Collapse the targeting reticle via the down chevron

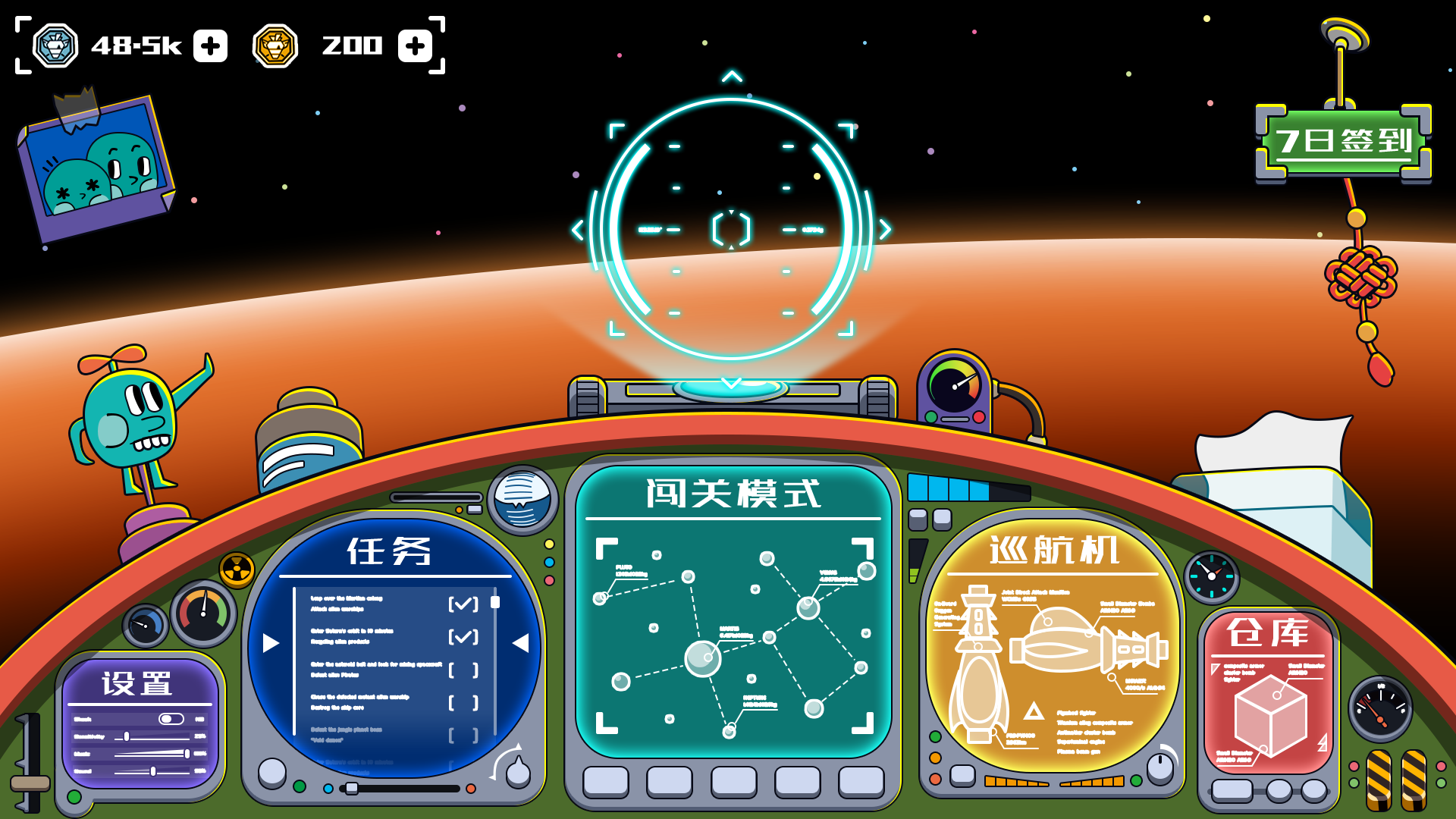pos(730,383)
